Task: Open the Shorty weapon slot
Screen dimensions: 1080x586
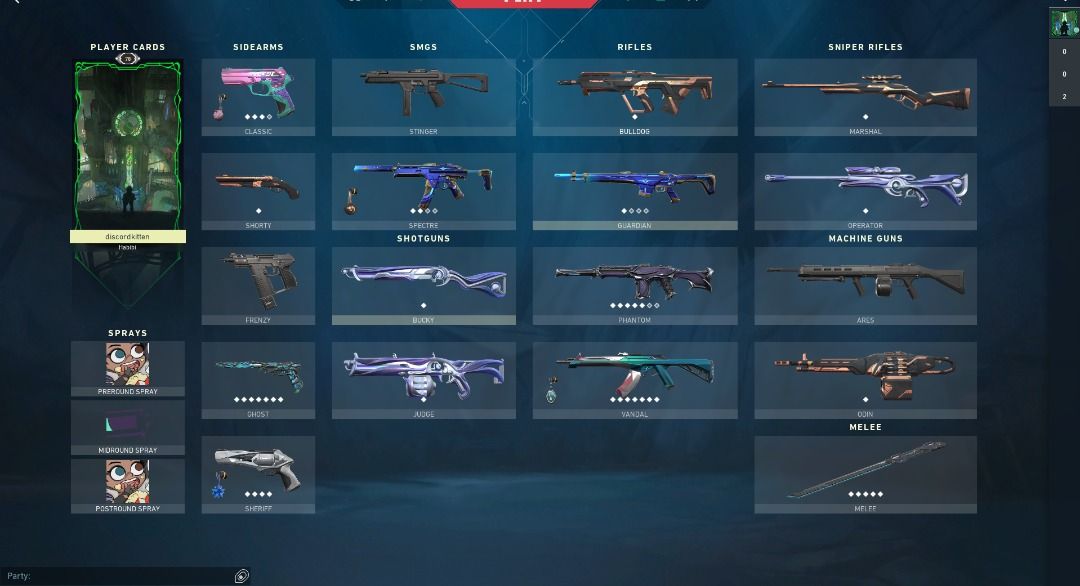Action: [258, 191]
